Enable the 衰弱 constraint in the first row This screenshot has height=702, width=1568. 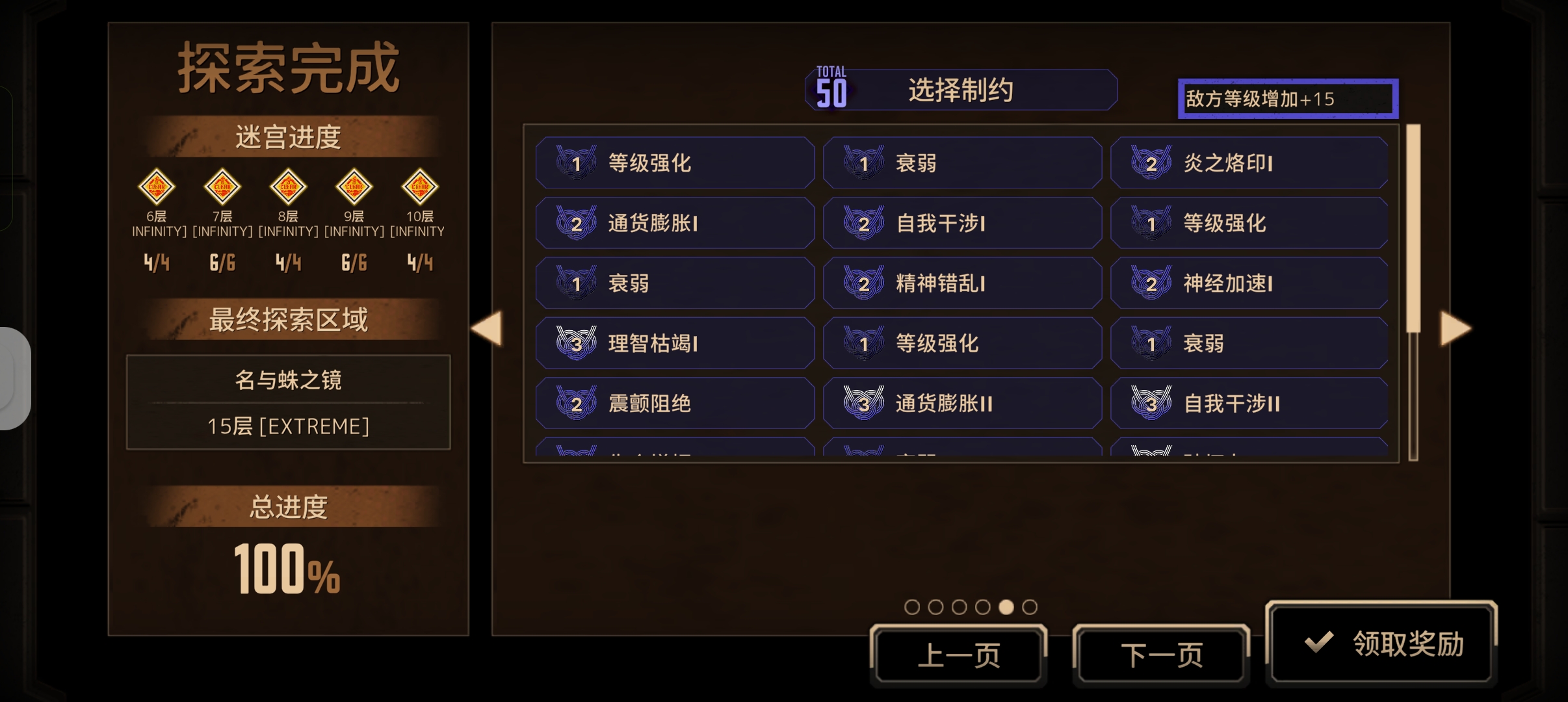point(962,164)
